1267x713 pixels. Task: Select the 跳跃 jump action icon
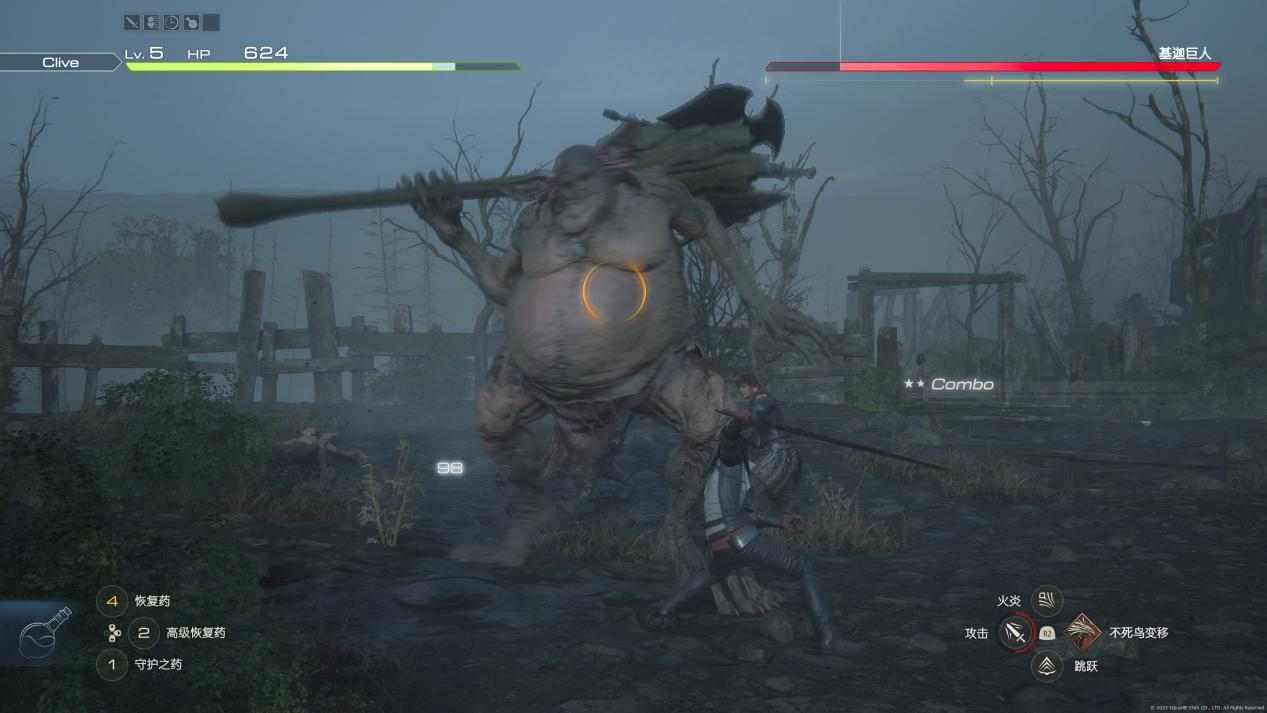click(x=1047, y=665)
